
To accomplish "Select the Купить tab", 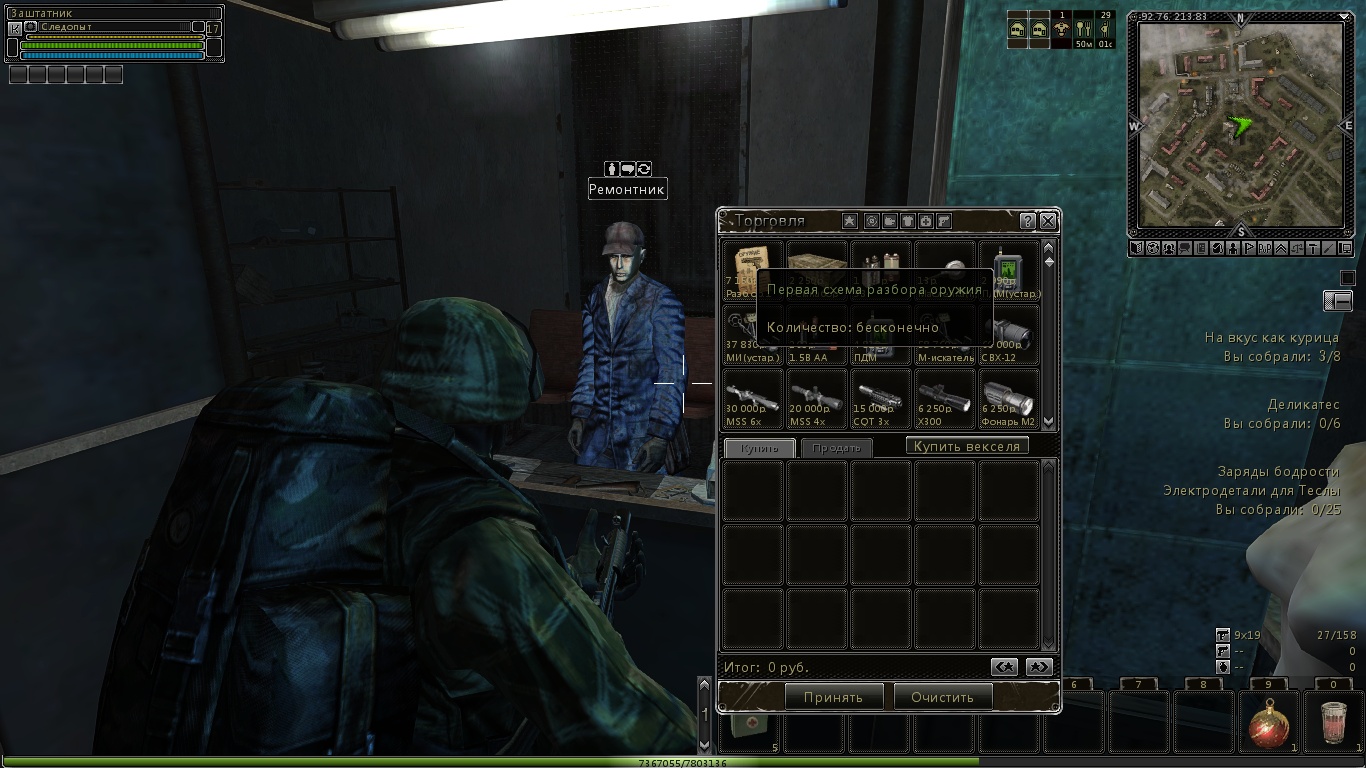I will [759, 448].
